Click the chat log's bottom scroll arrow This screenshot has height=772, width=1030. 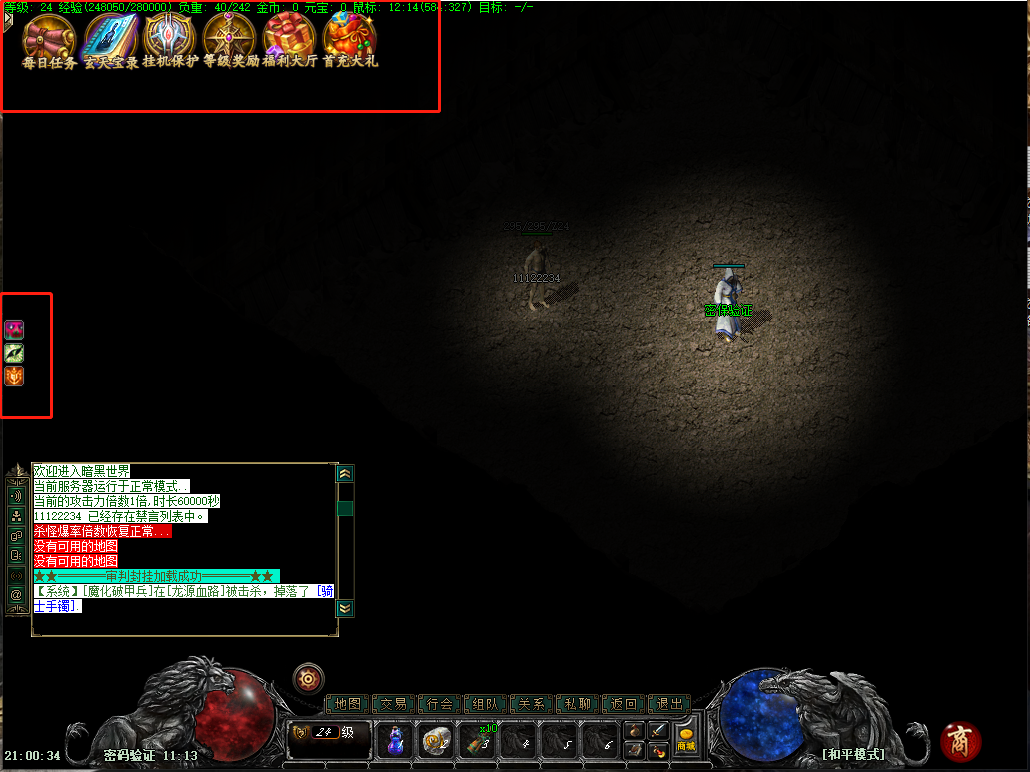pyautogui.click(x=345, y=607)
